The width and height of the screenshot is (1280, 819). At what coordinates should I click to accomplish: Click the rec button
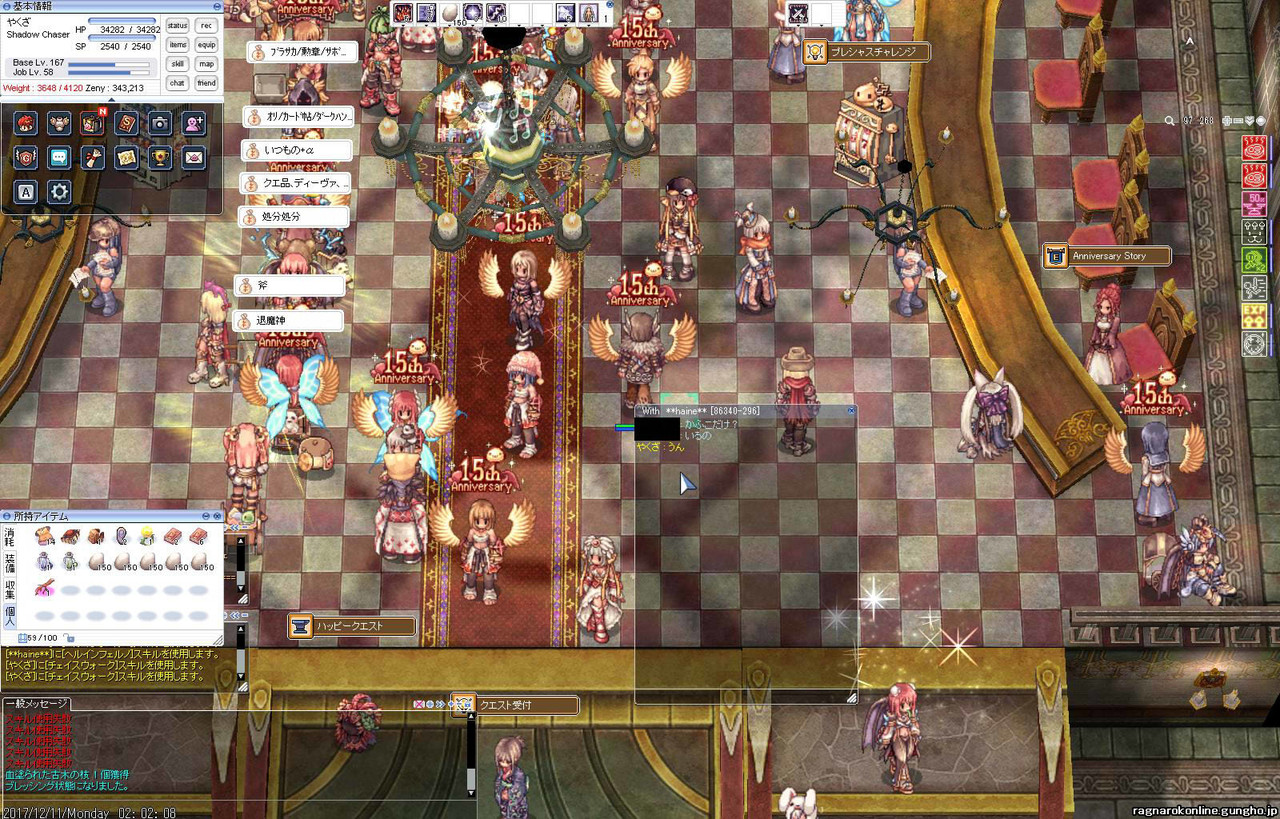pyautogui.click(x=206, y=25)
